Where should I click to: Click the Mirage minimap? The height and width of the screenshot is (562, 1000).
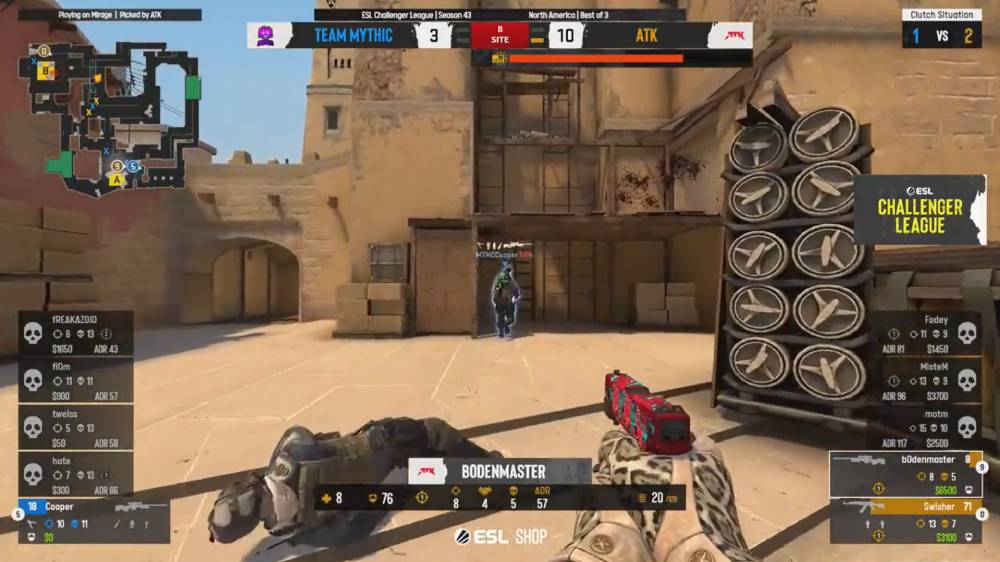[108, 115]
